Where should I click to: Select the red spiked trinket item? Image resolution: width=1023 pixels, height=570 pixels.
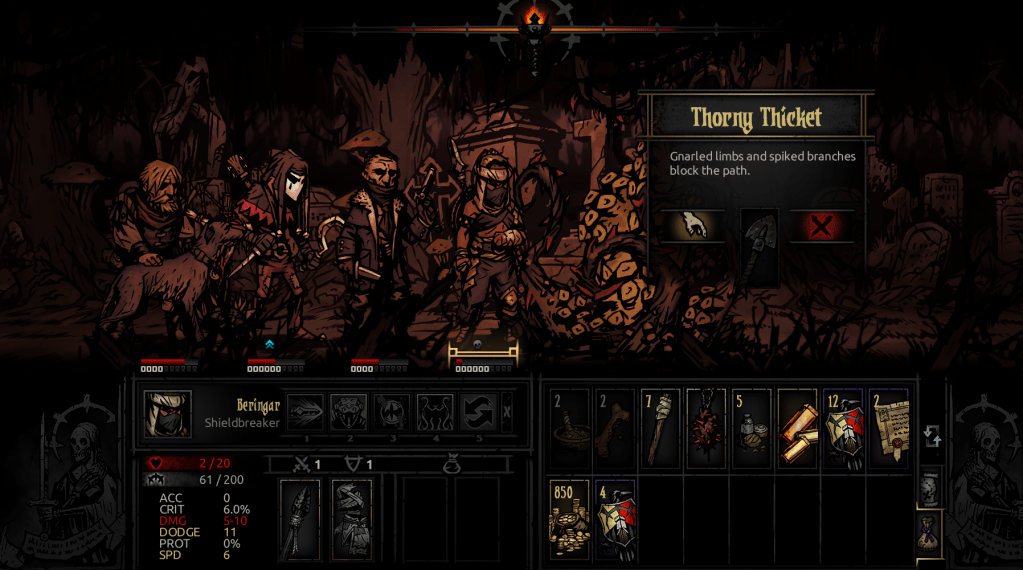pyautogui.click(x=706, y=430)
